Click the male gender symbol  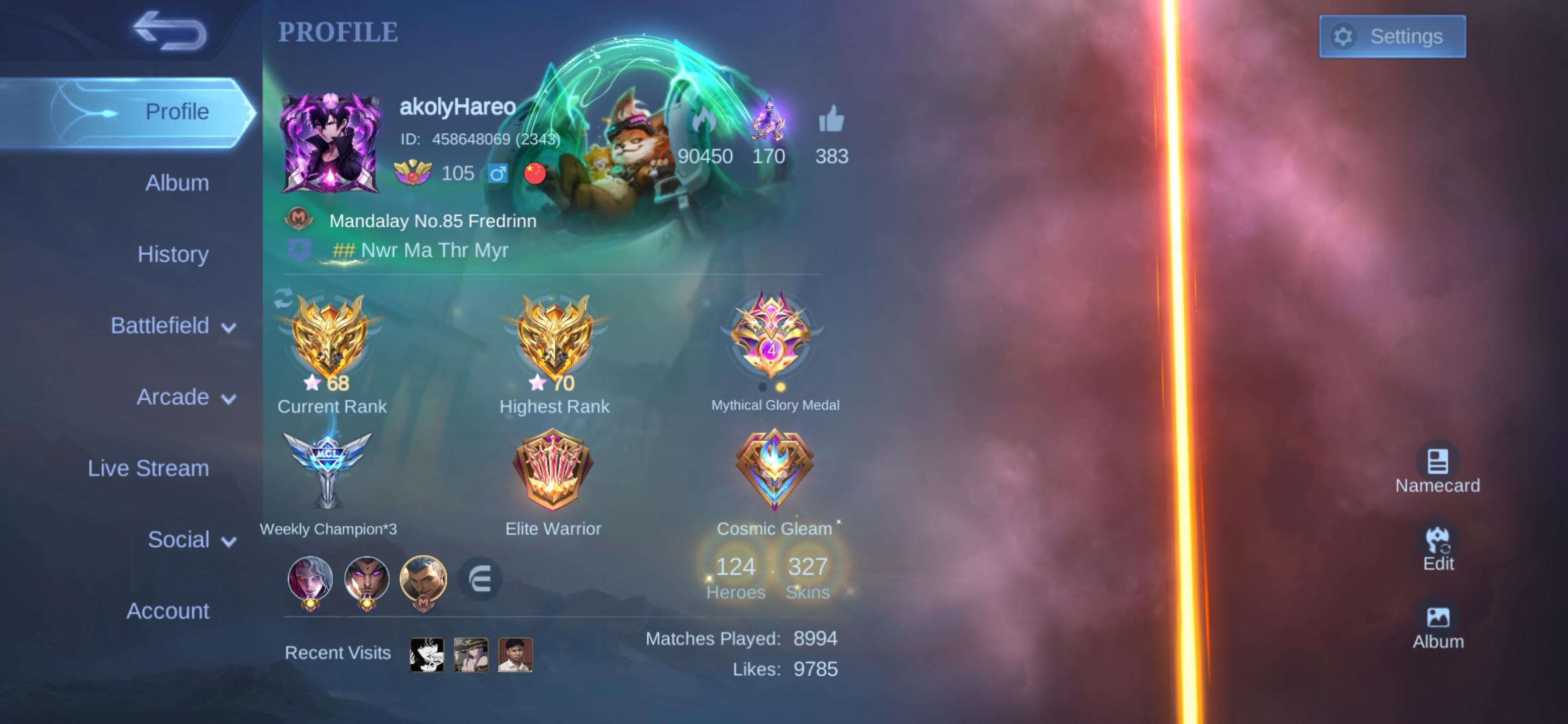point(498,173)
